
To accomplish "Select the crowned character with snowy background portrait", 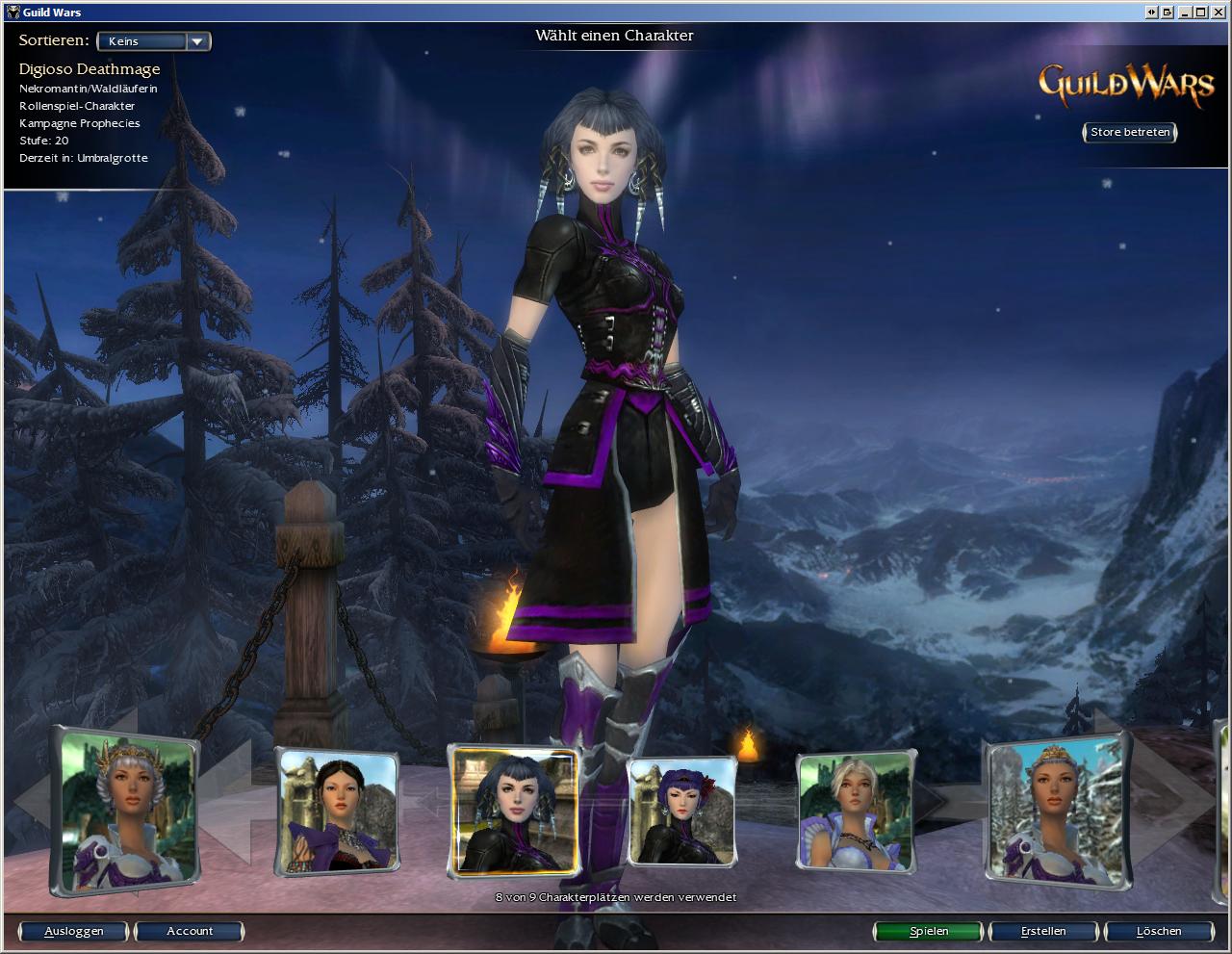I will tap(1055, 812).
